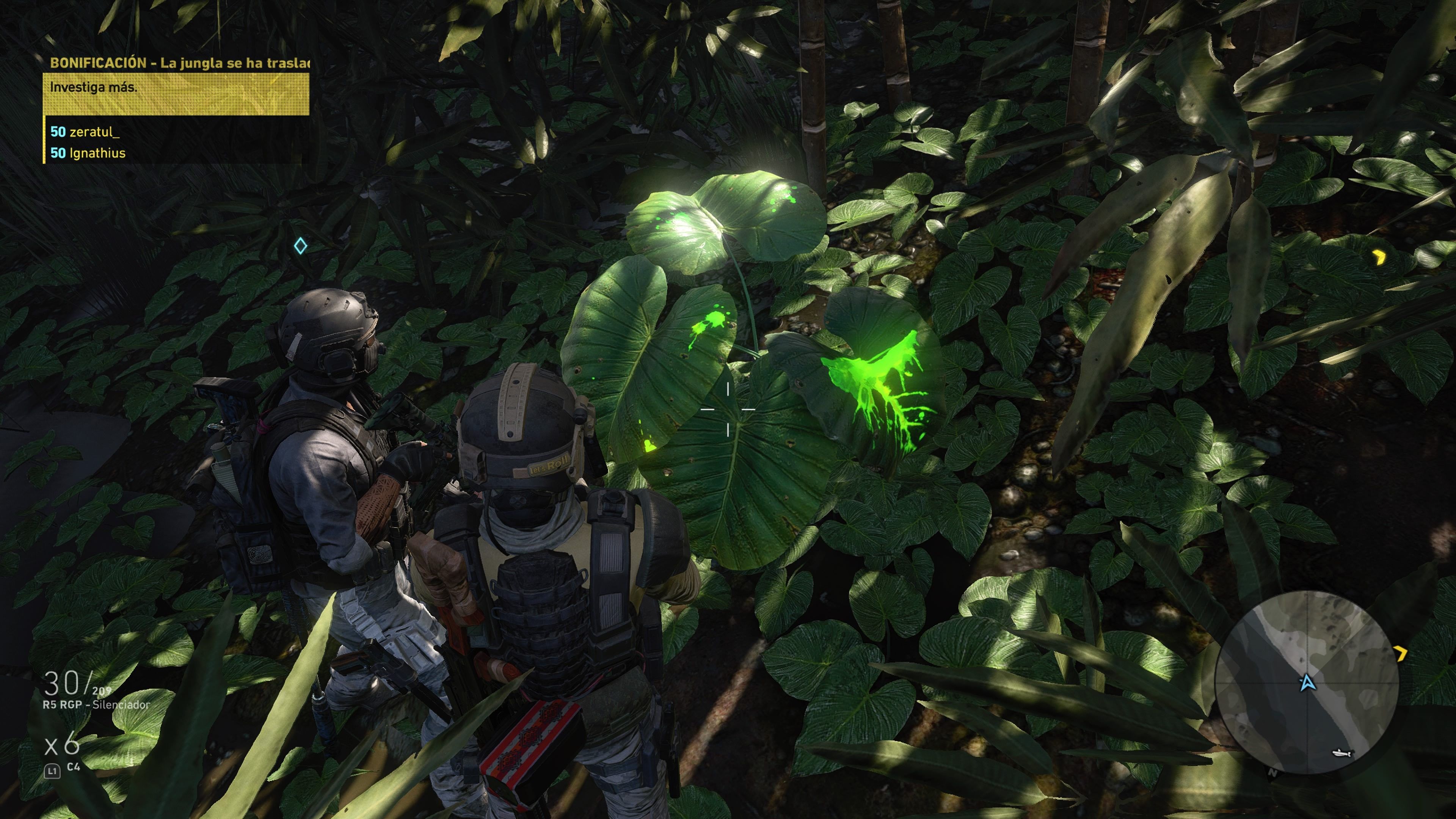Click the yellow objective arrow on the minimap edge
Viewport: 1456px width, 819px height.
[x=1401, y=654]
